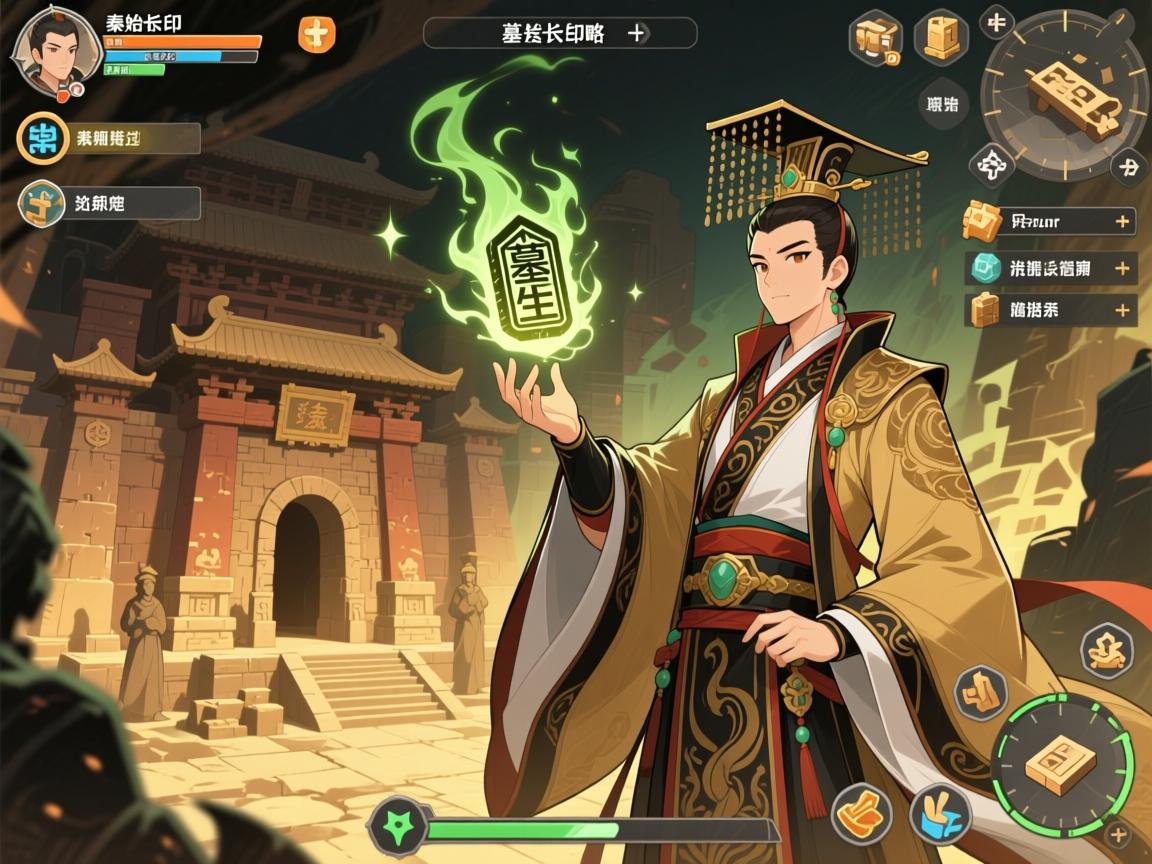Add to the gold cube resource row

point(1123,221)
